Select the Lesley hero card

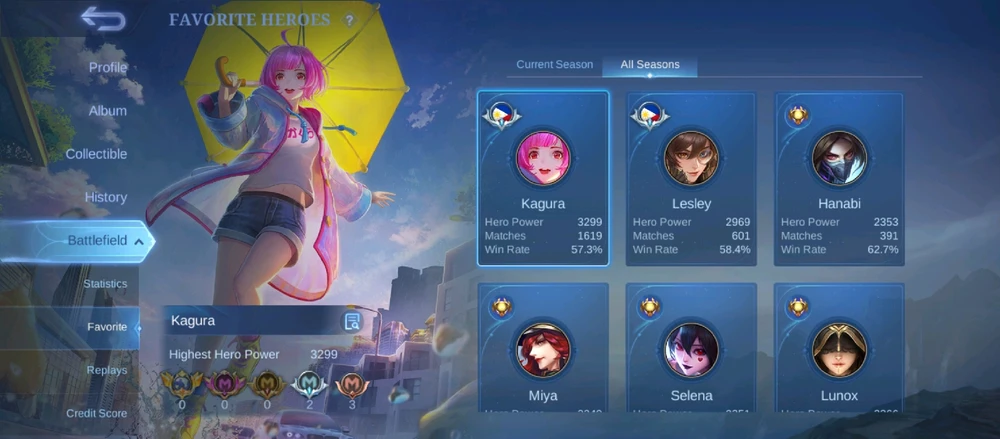pos(691,180)
